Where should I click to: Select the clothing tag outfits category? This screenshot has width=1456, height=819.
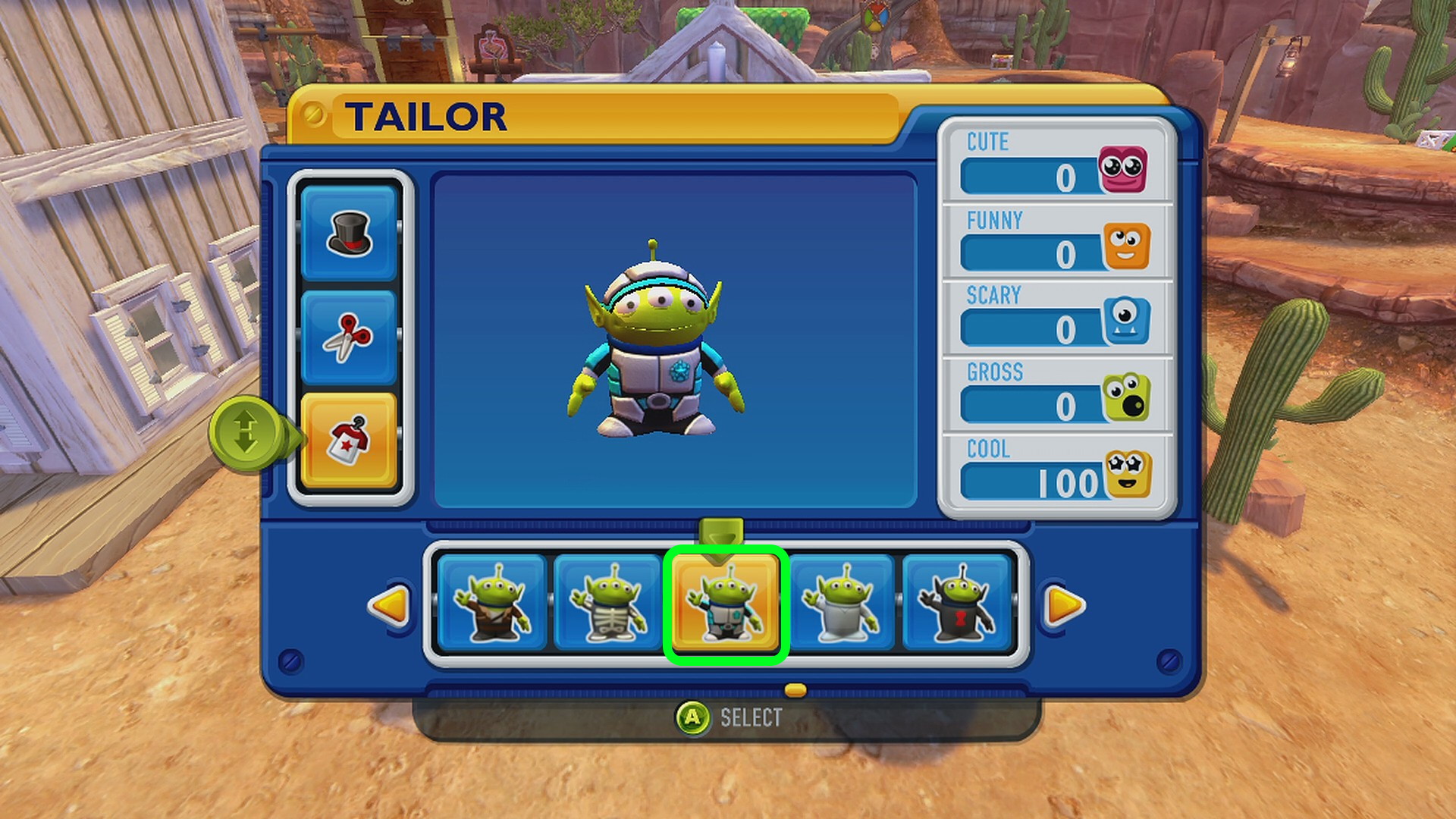pyautogui.click(x=349, y=441)
